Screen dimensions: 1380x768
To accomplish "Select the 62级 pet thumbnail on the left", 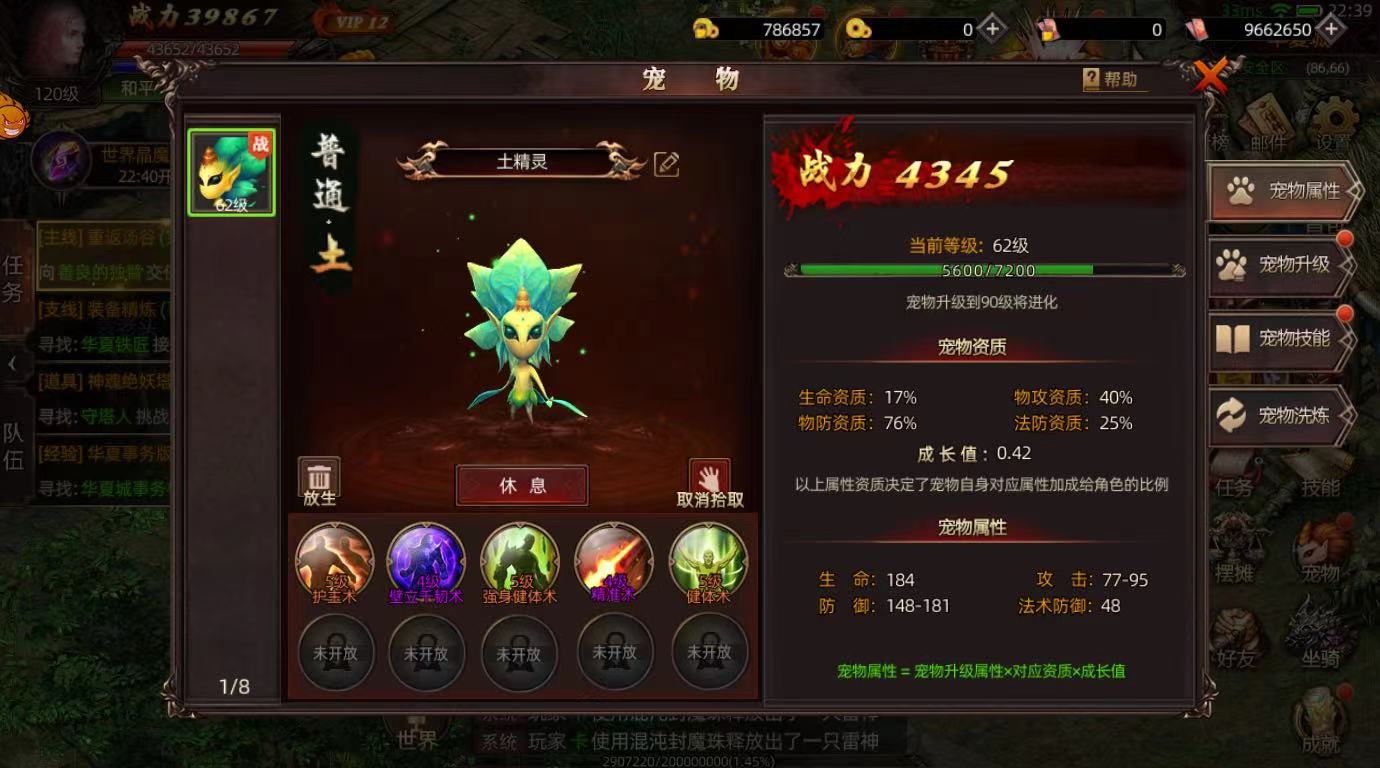I will pos(230,172).
